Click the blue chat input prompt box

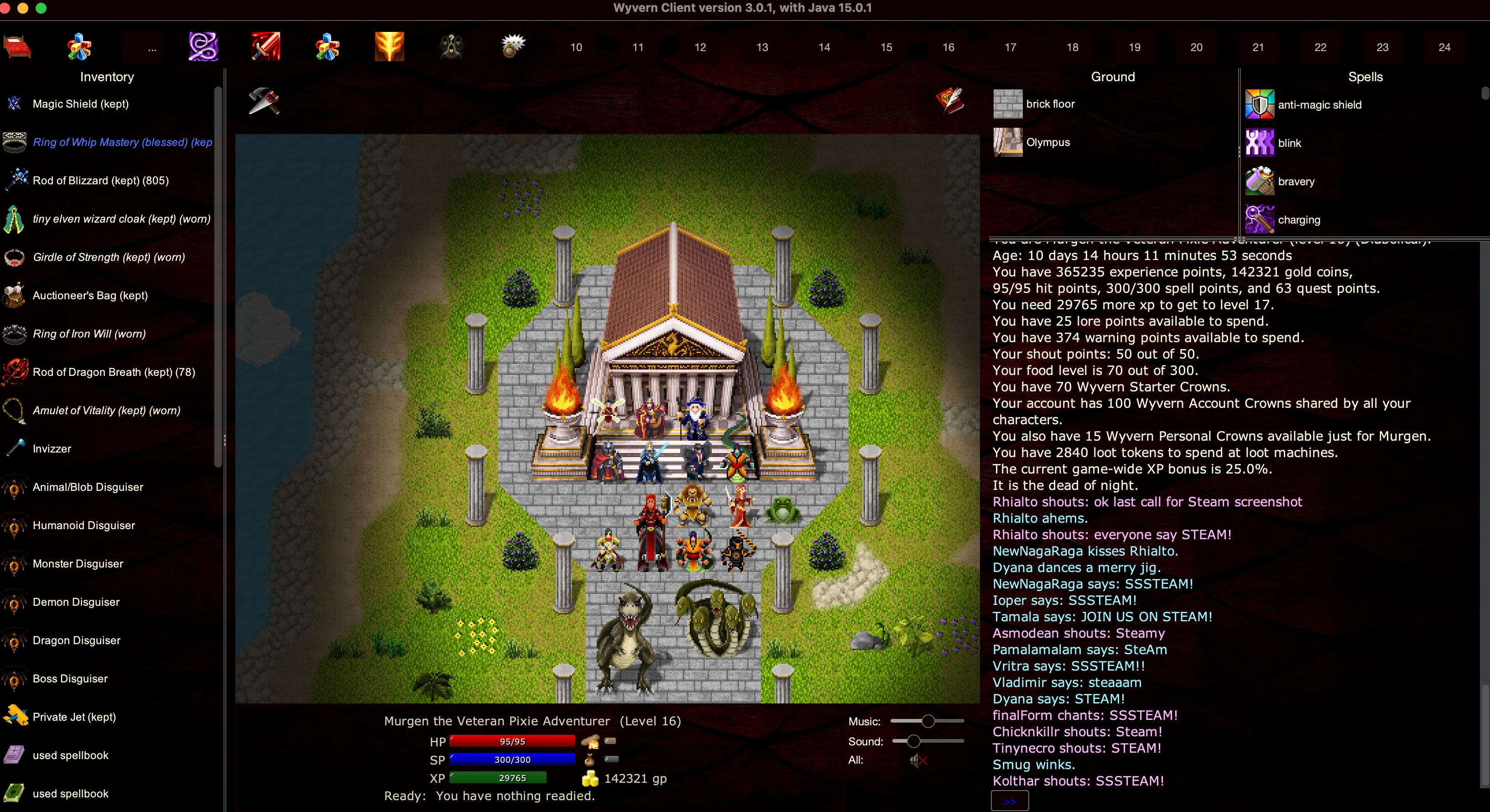[x=1009, y=801]
